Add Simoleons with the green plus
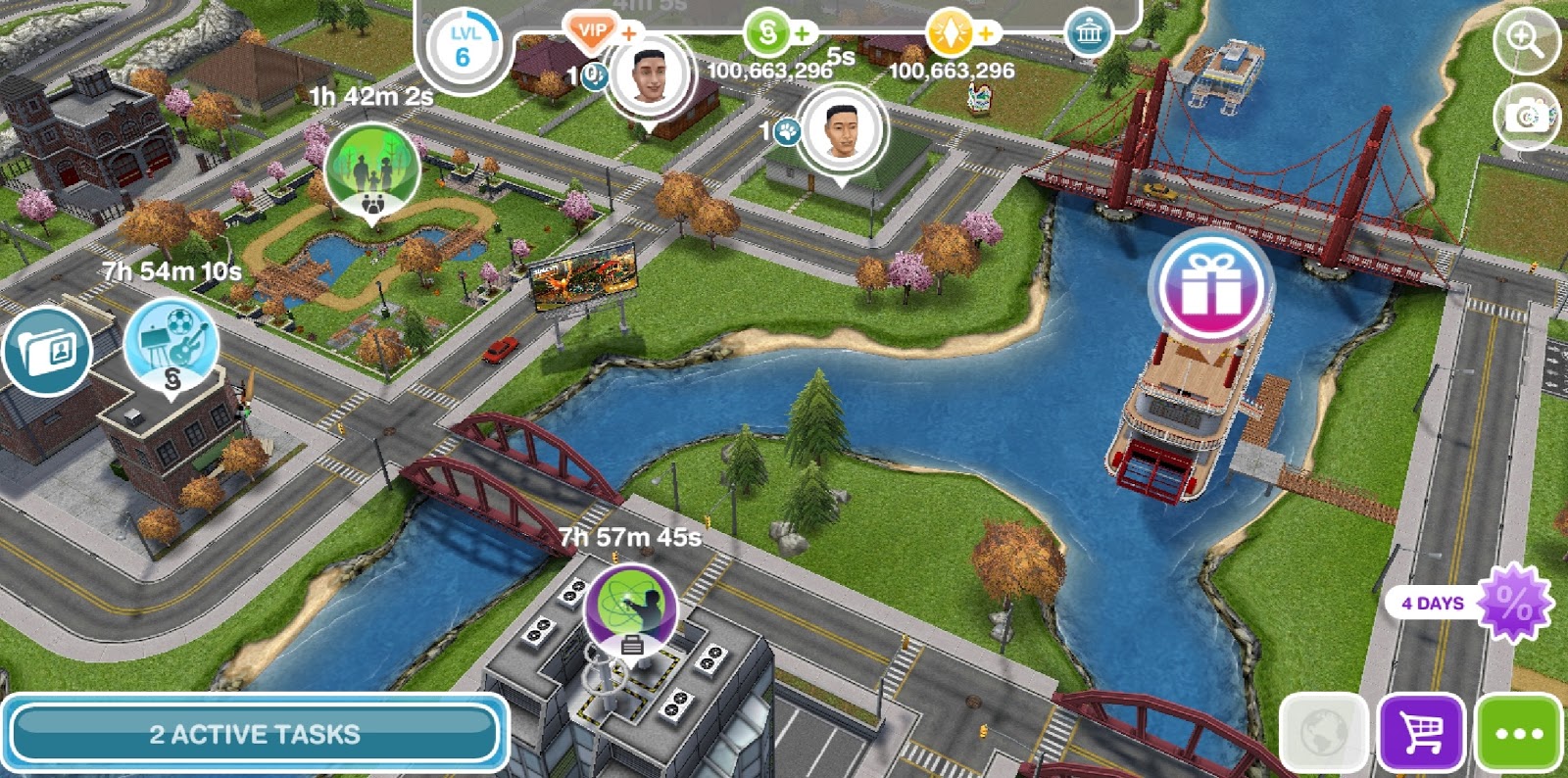Screen dimensions: 1568x778 (x=803, y=33)
